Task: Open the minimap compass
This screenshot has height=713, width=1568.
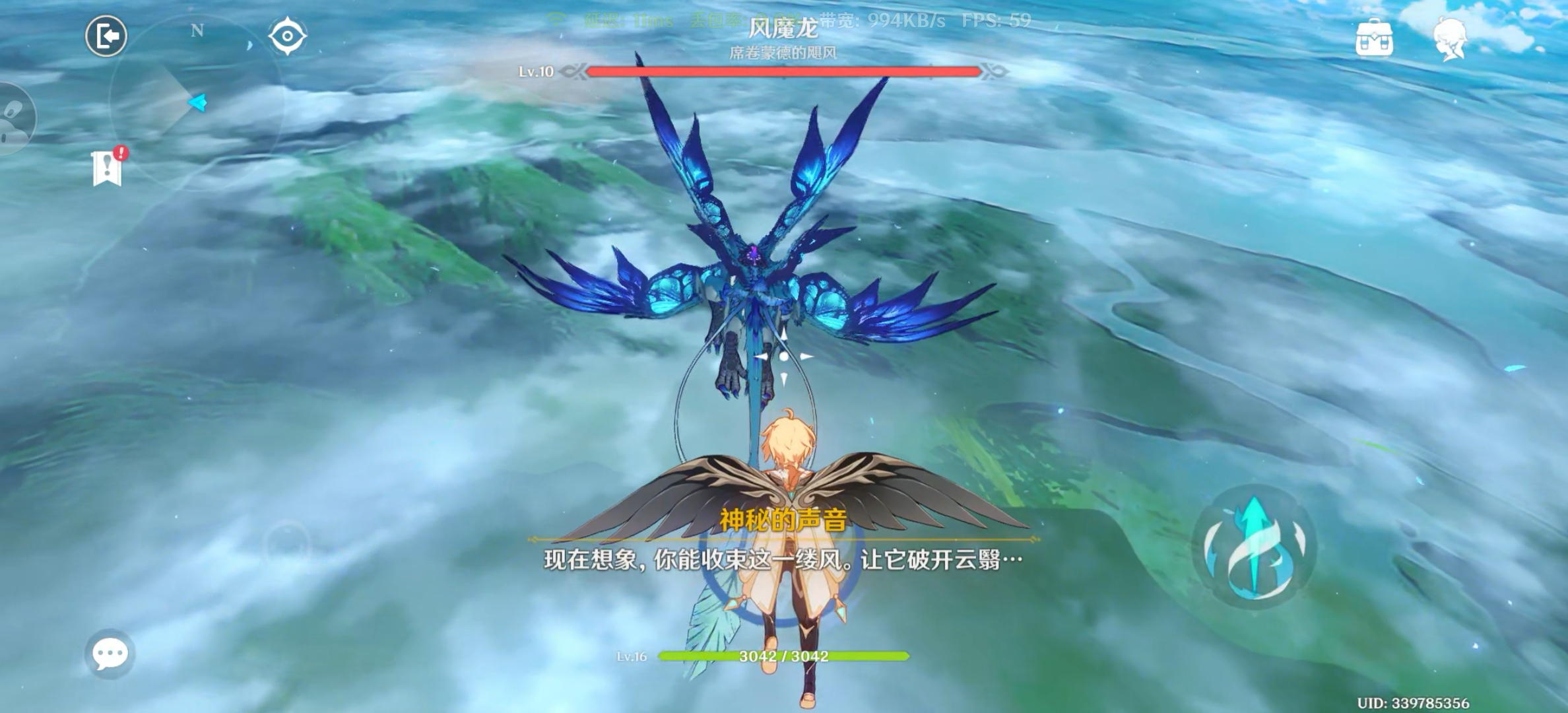Action: [x=196, y=101]
